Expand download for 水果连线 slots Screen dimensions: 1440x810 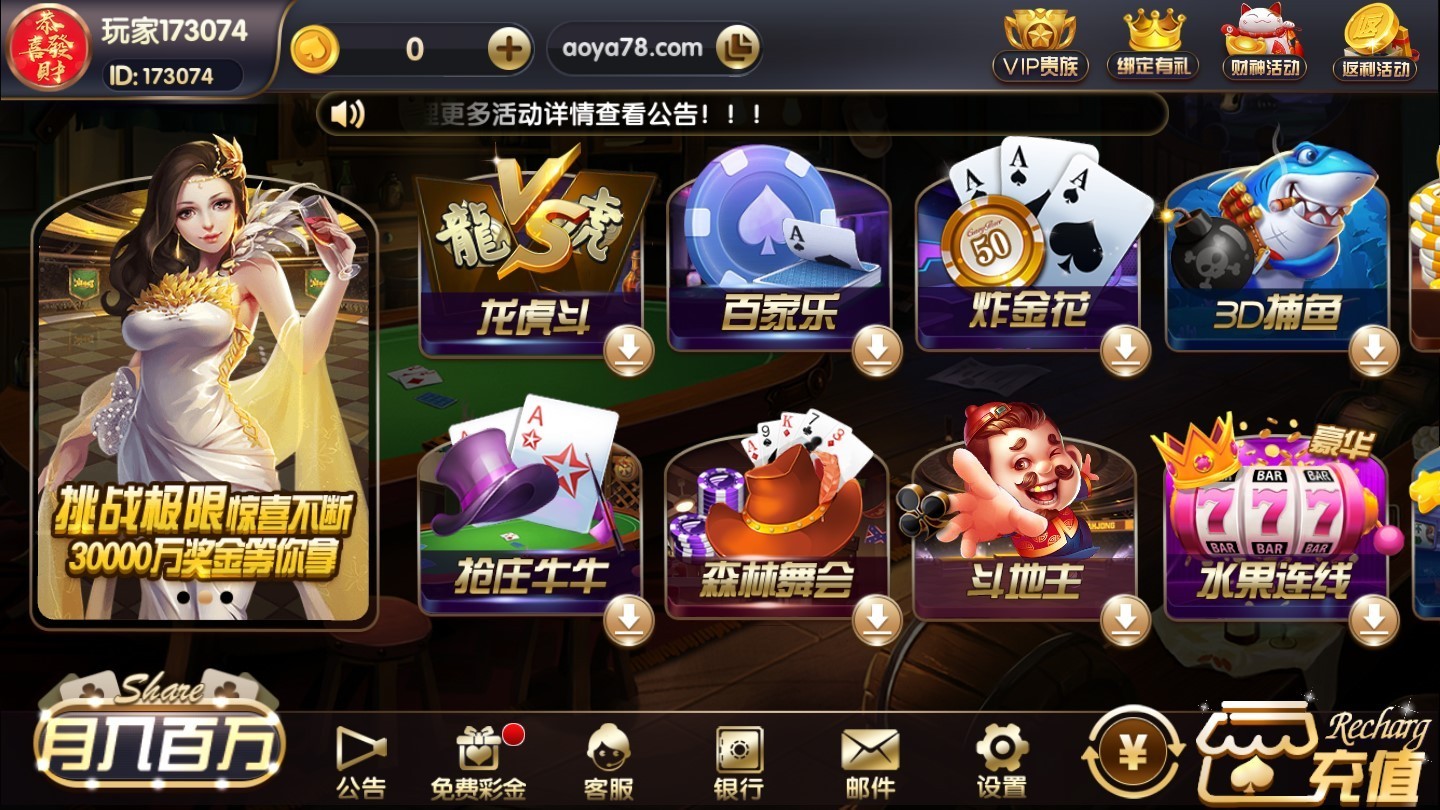(1374, 620)
